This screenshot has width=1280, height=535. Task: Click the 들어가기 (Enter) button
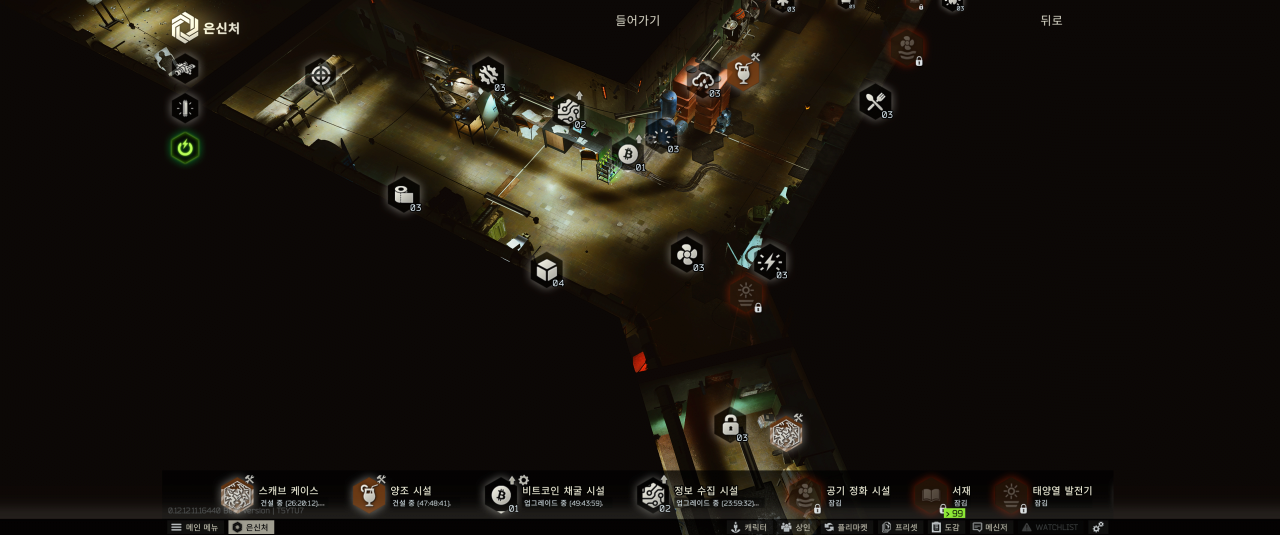[x=637, y=20]
